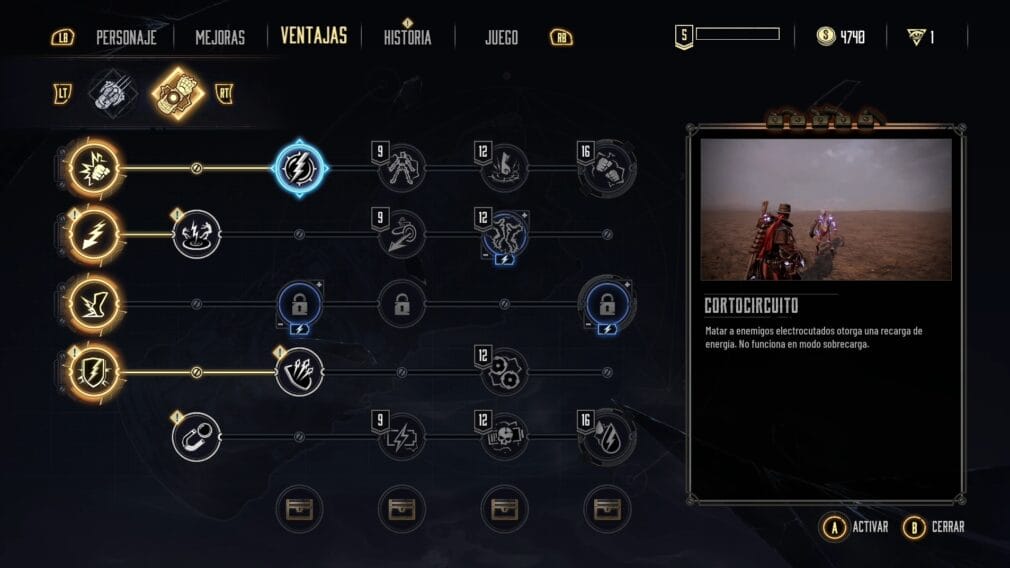Open the Juego tab
The image size is (1010, 568).
[x=501, y=38]
